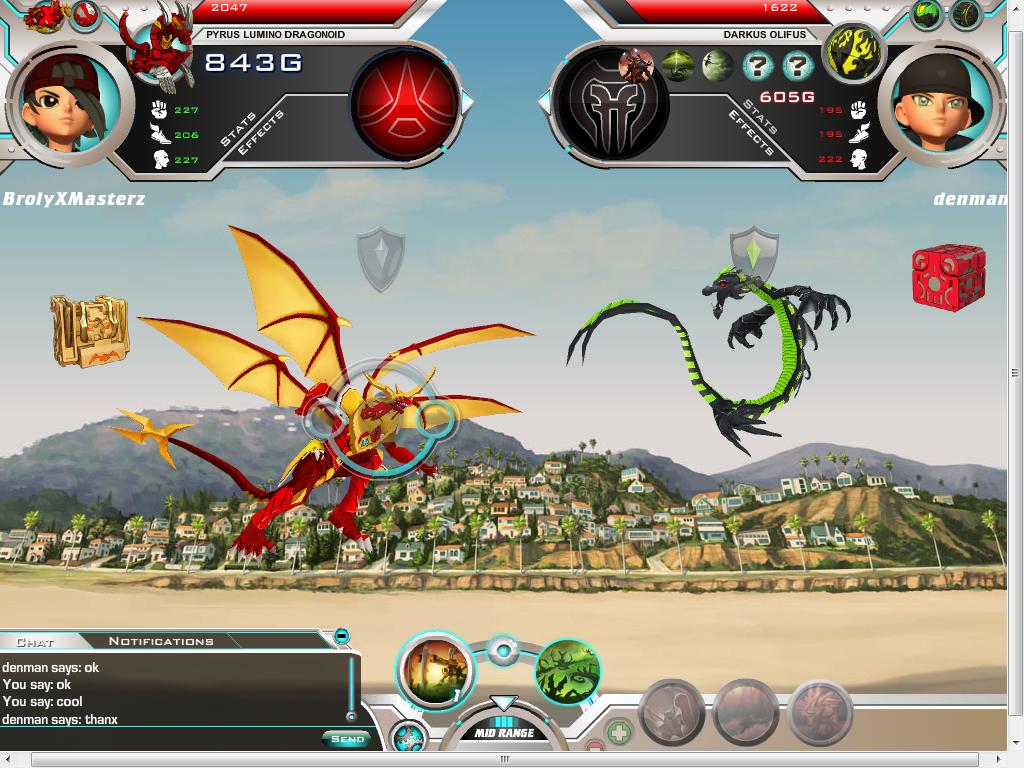
Task: Switch to the Notifications tab
Action: pyautogui.click(x=161, y=641)
